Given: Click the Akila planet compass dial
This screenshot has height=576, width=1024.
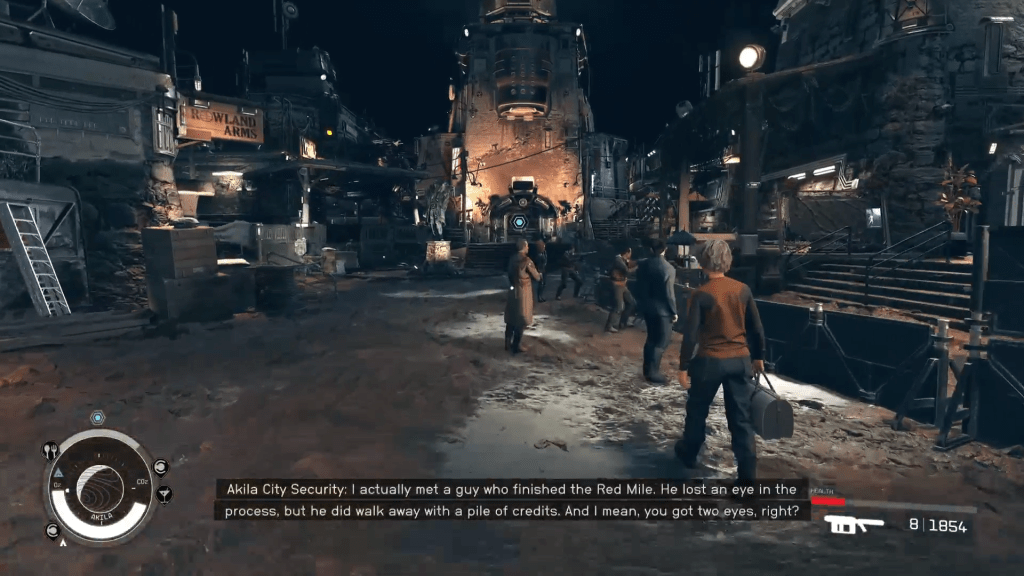Looking at the screenshot, I should [x=101, y=486].
